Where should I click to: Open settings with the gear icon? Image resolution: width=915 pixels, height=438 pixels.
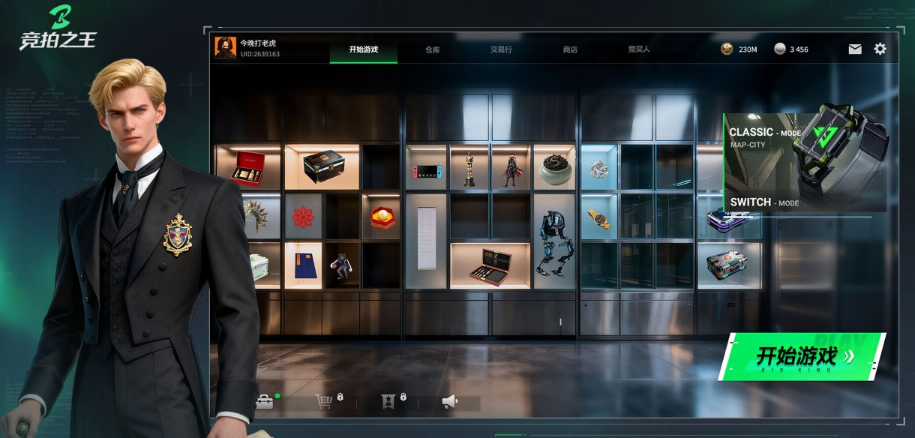(880, 49)
